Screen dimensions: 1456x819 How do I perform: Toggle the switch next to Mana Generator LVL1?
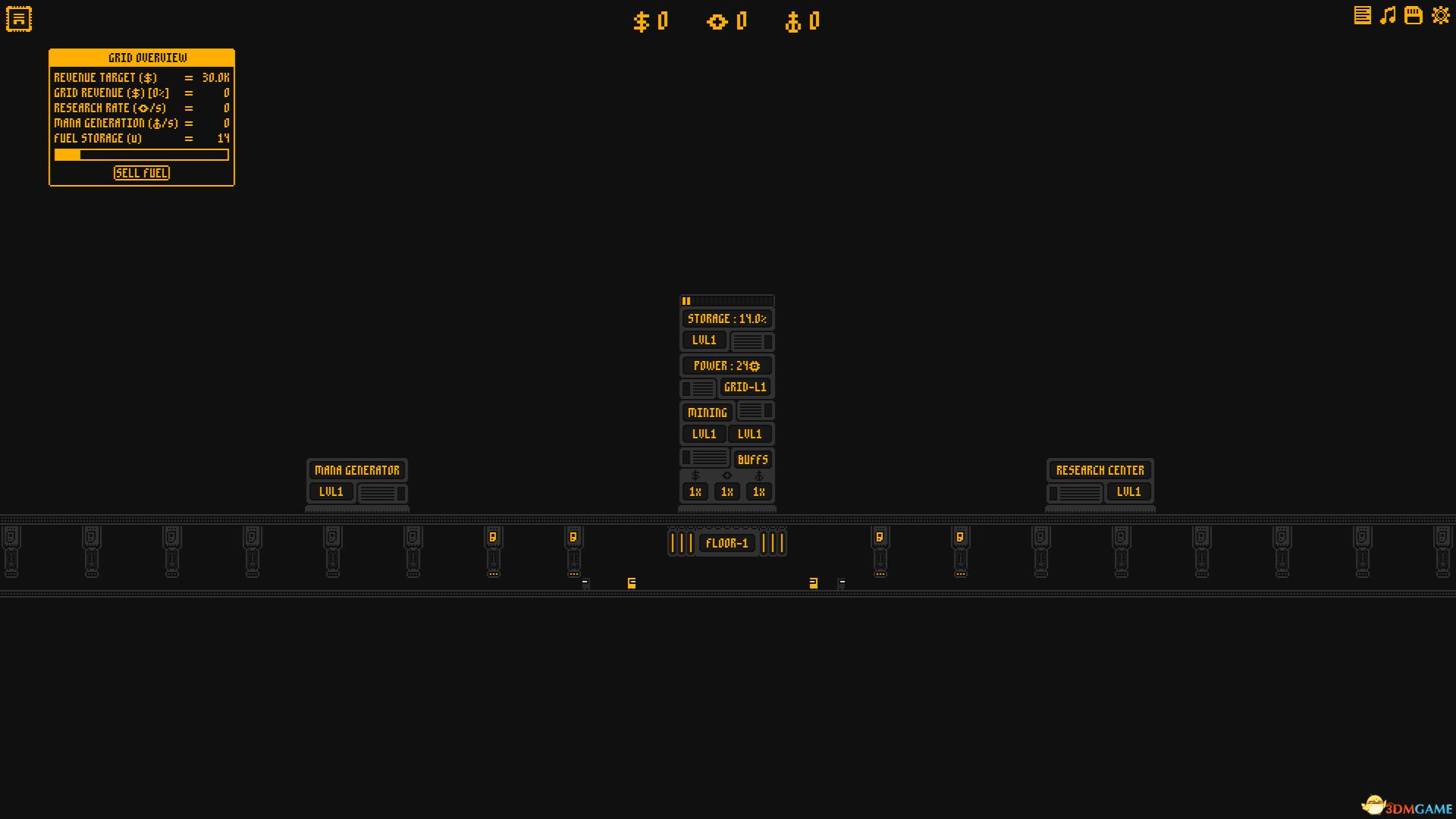[383, 491]
